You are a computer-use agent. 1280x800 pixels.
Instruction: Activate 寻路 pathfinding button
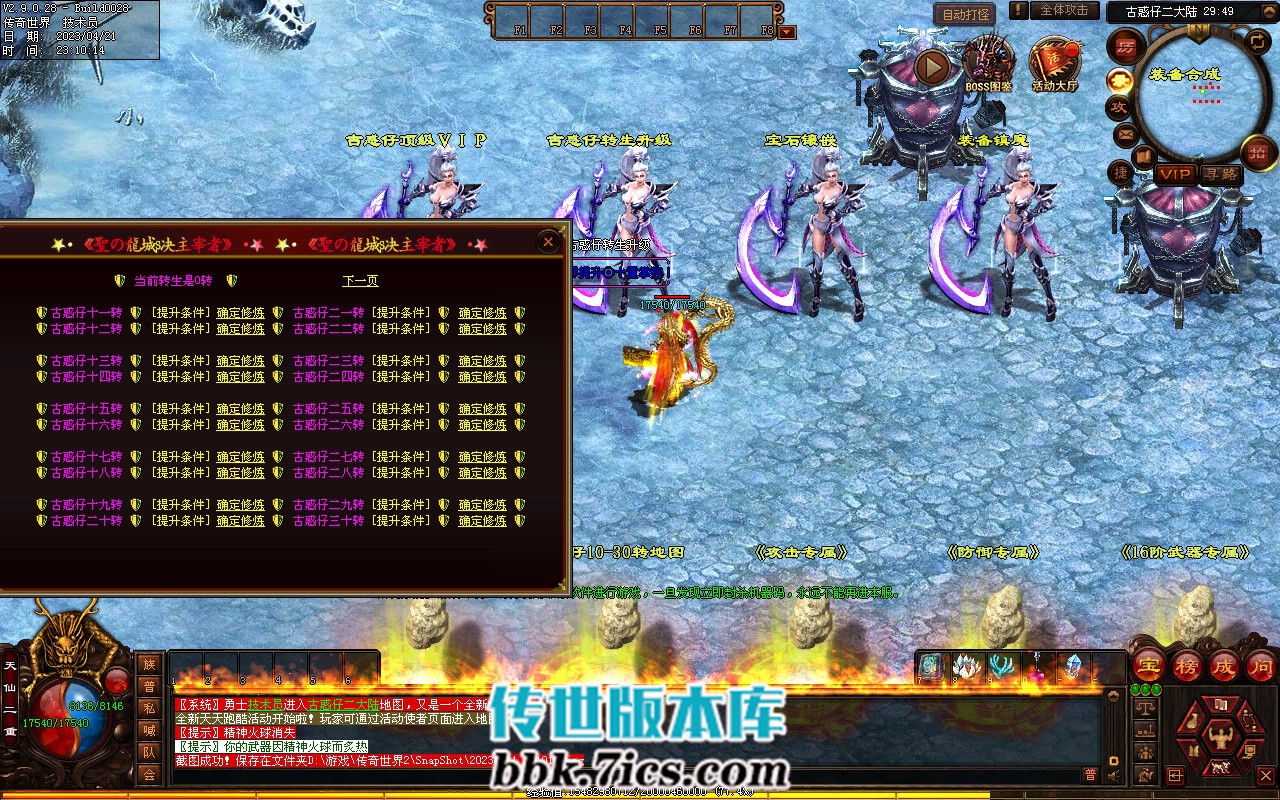(1220, 174)
